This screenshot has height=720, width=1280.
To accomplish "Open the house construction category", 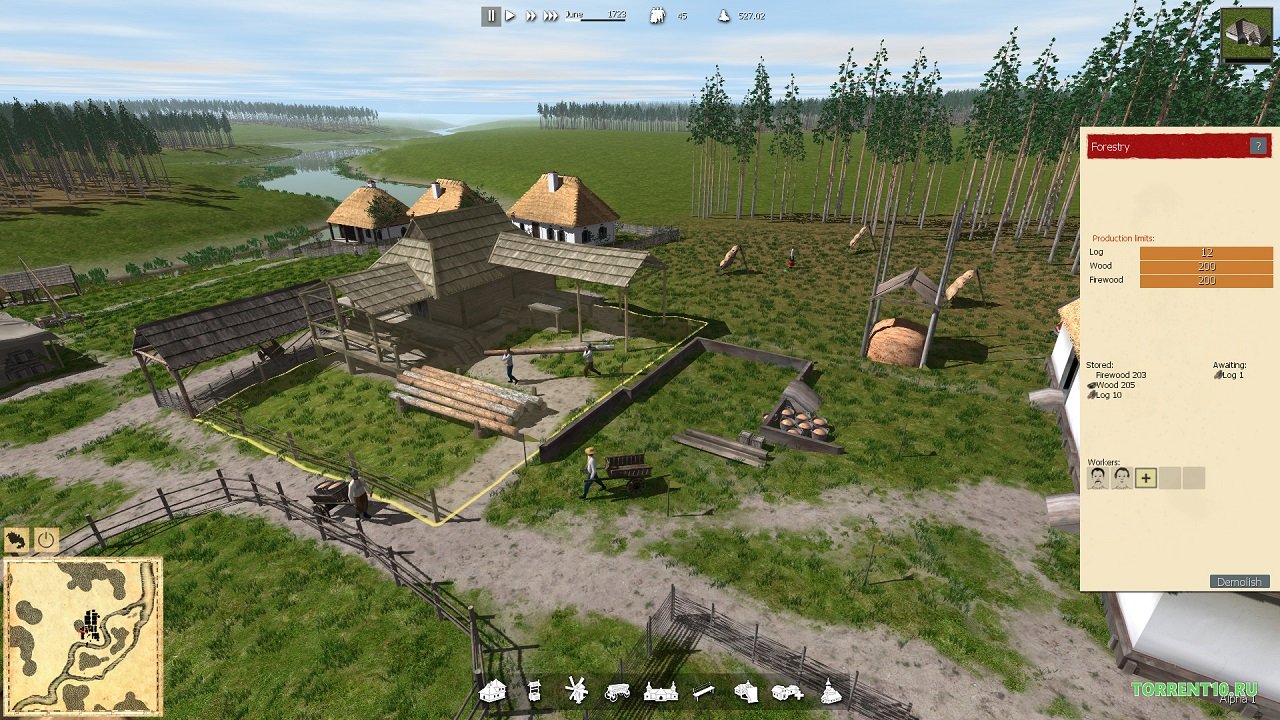I will click(x=492, y=691).
